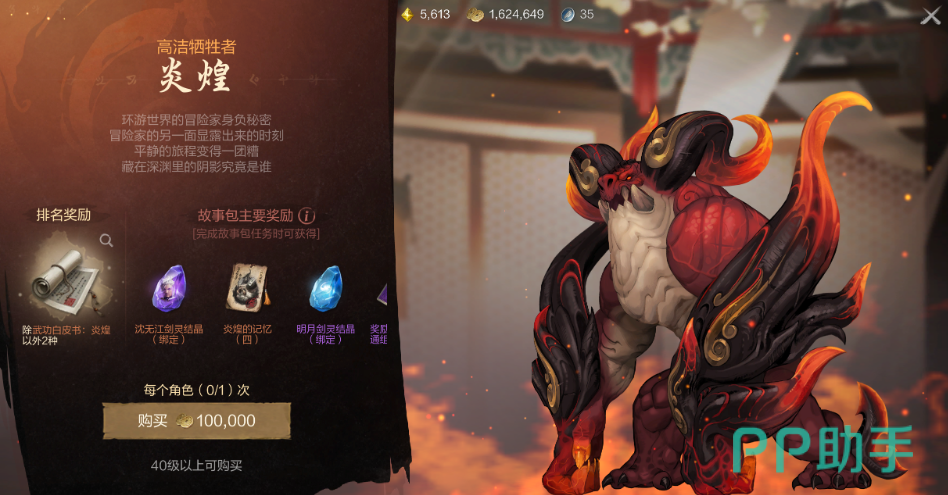Buy the story pack for 100,000

tap(197, 421)
